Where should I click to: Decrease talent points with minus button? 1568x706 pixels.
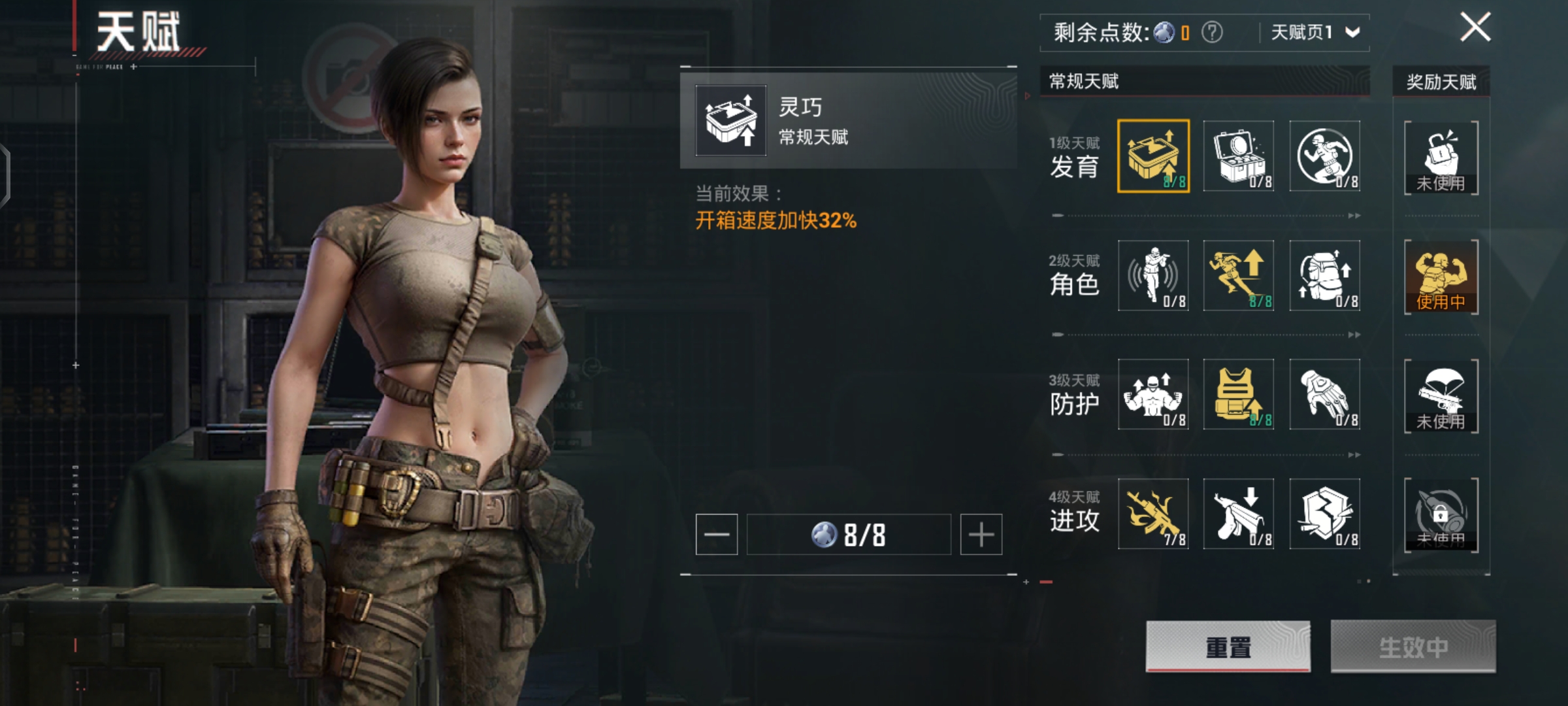717,535
